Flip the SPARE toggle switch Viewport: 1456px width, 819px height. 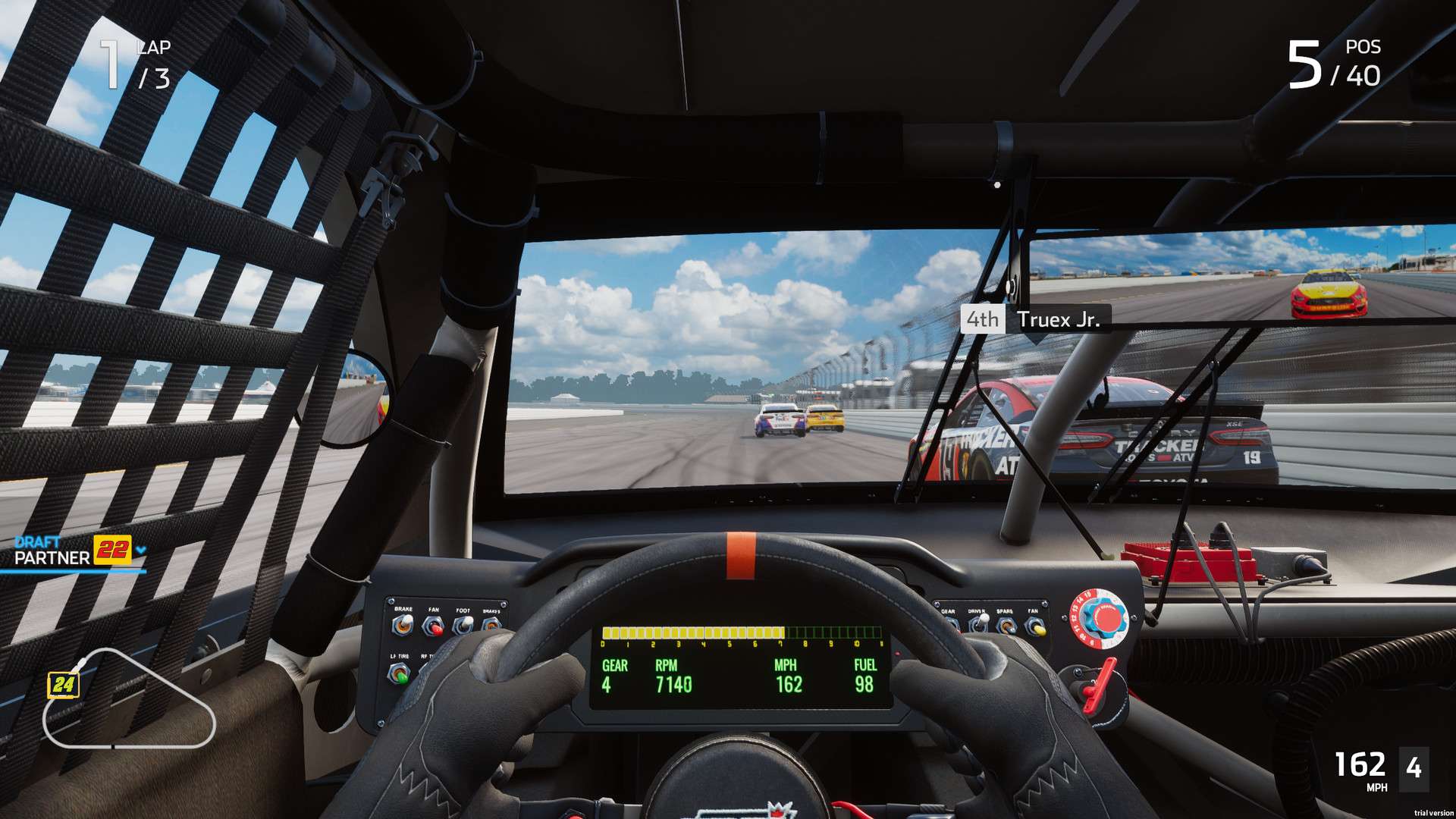[1006, 625]
